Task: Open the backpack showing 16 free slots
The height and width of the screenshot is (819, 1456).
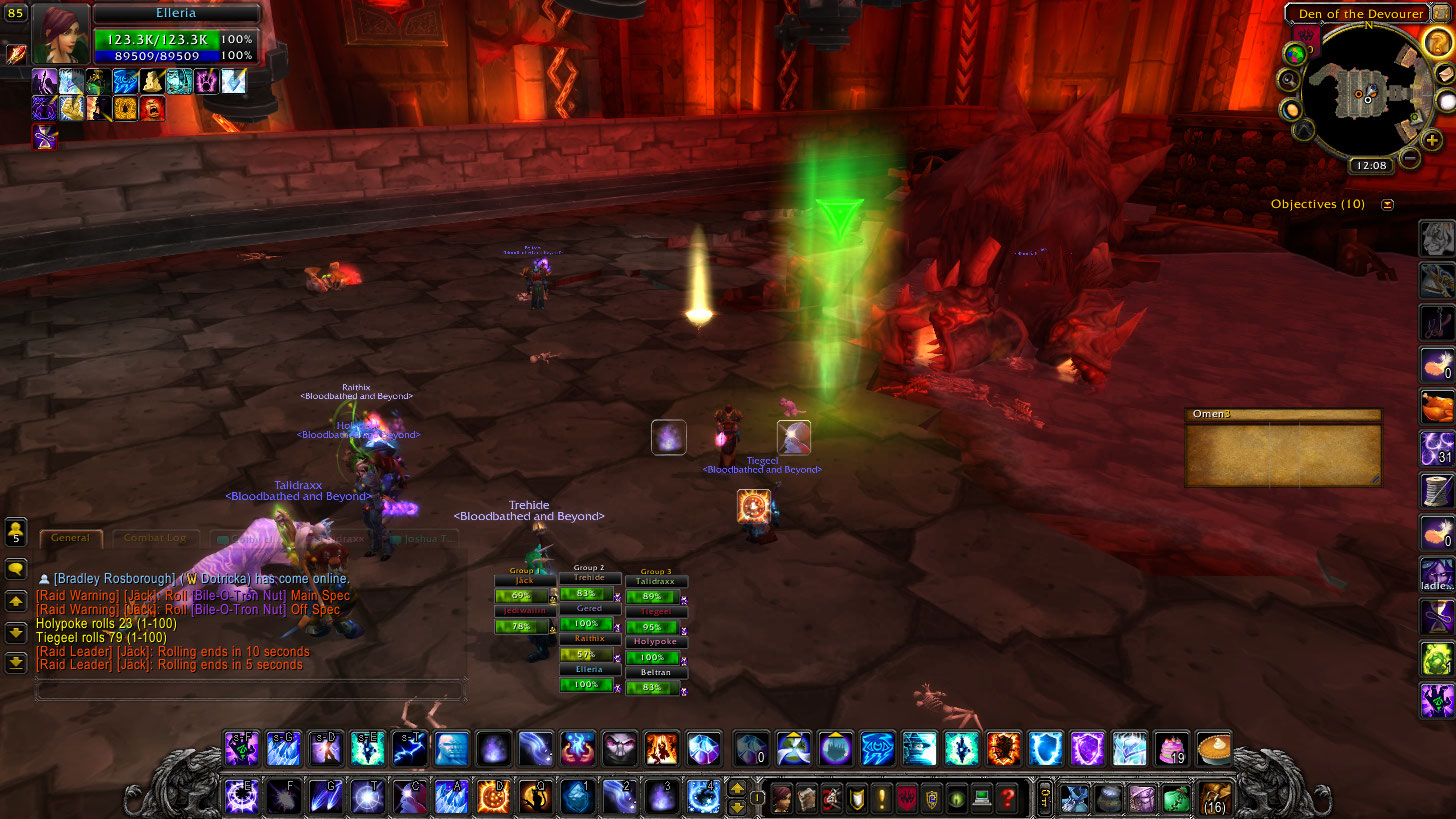Action: coord(1215,798)
